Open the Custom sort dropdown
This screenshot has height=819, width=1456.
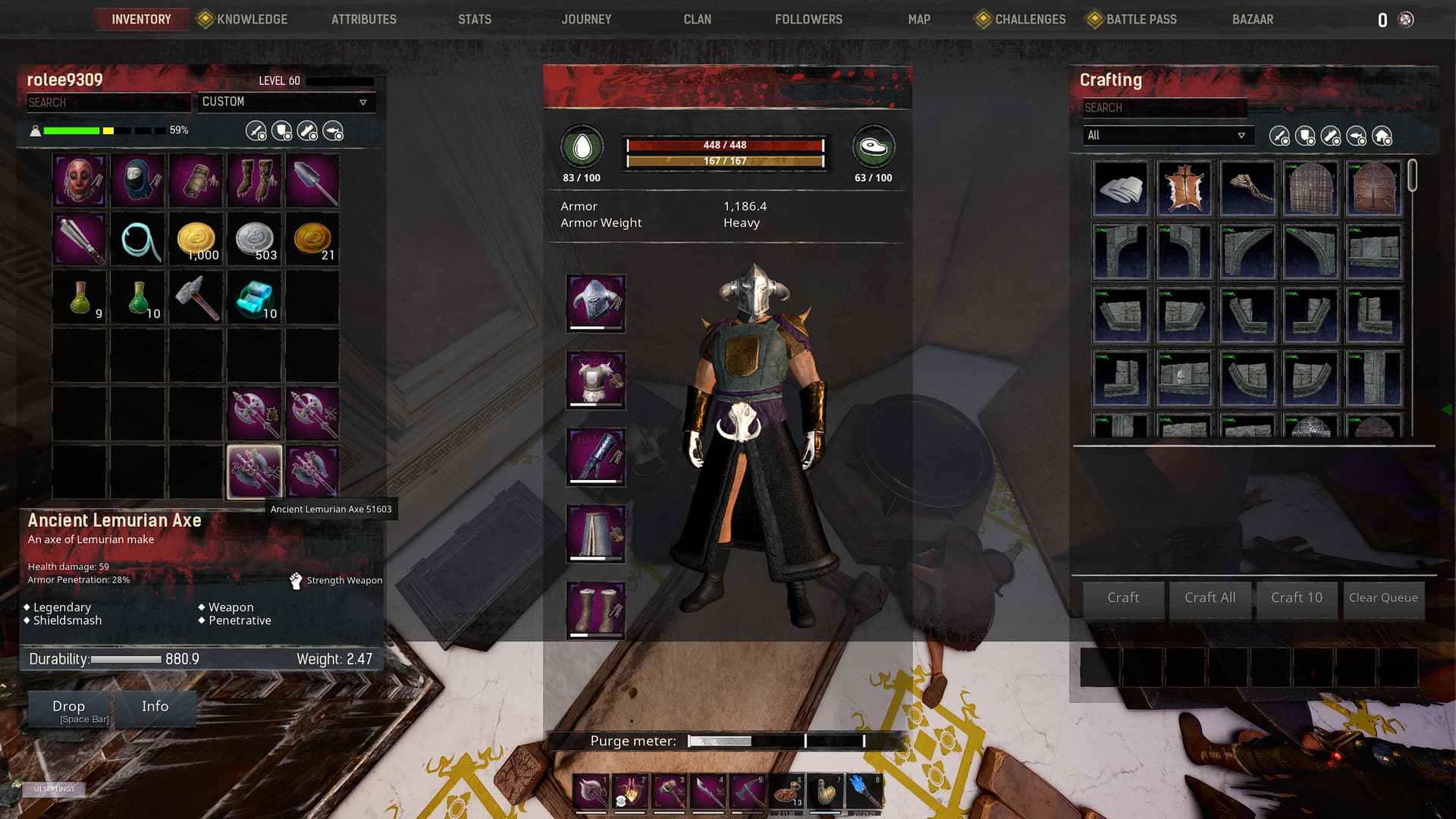pos(285,102)
